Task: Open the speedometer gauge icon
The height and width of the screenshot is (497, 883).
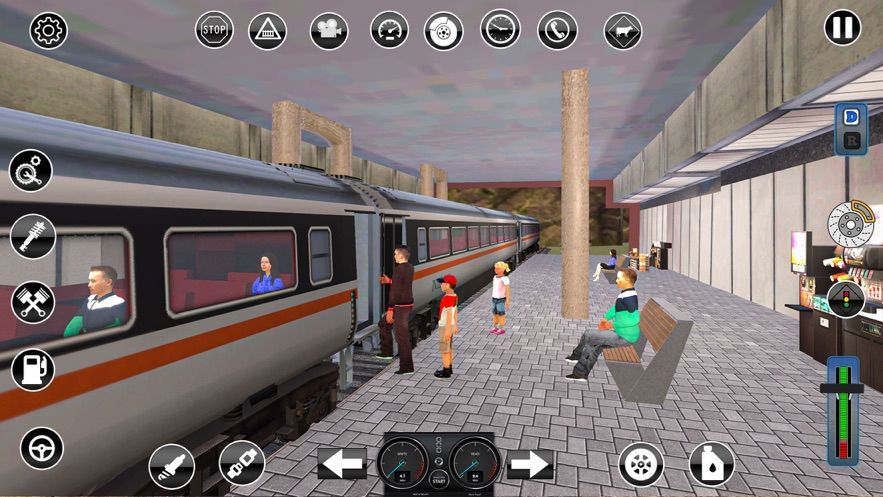Action: click(389, 30)
